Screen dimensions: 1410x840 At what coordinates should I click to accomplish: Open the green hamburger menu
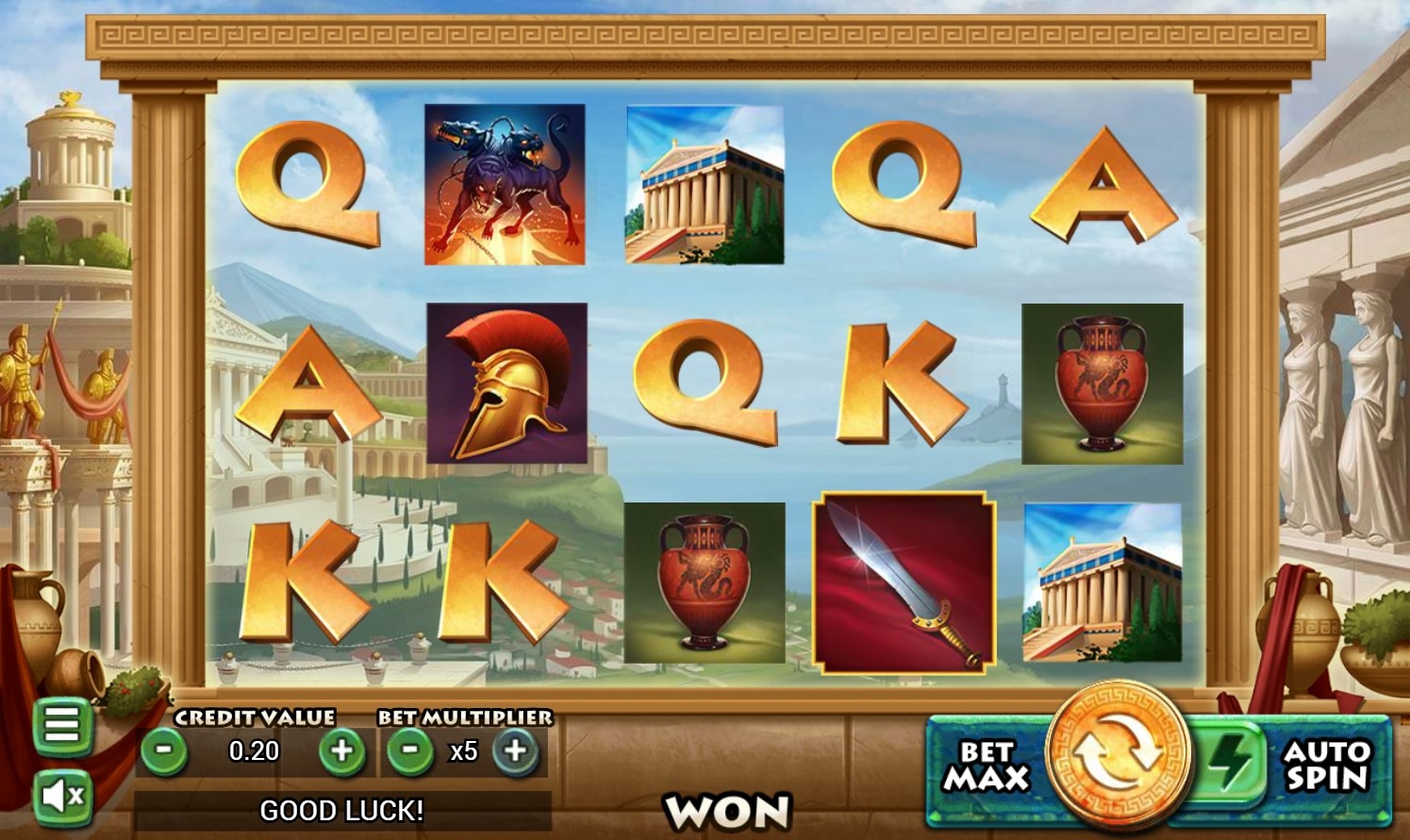[62, 725]
